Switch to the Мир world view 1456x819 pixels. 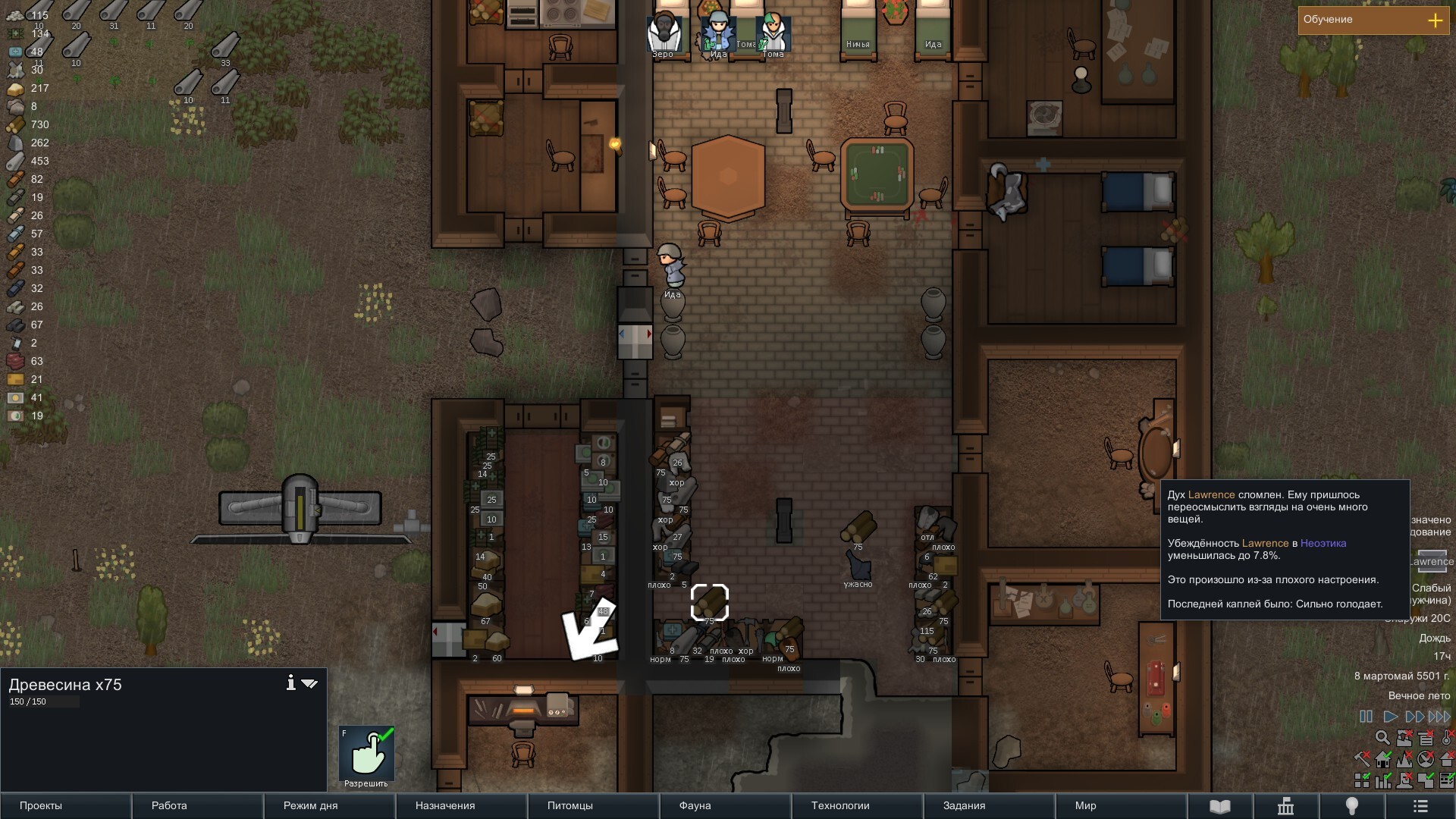(1121, 805)
